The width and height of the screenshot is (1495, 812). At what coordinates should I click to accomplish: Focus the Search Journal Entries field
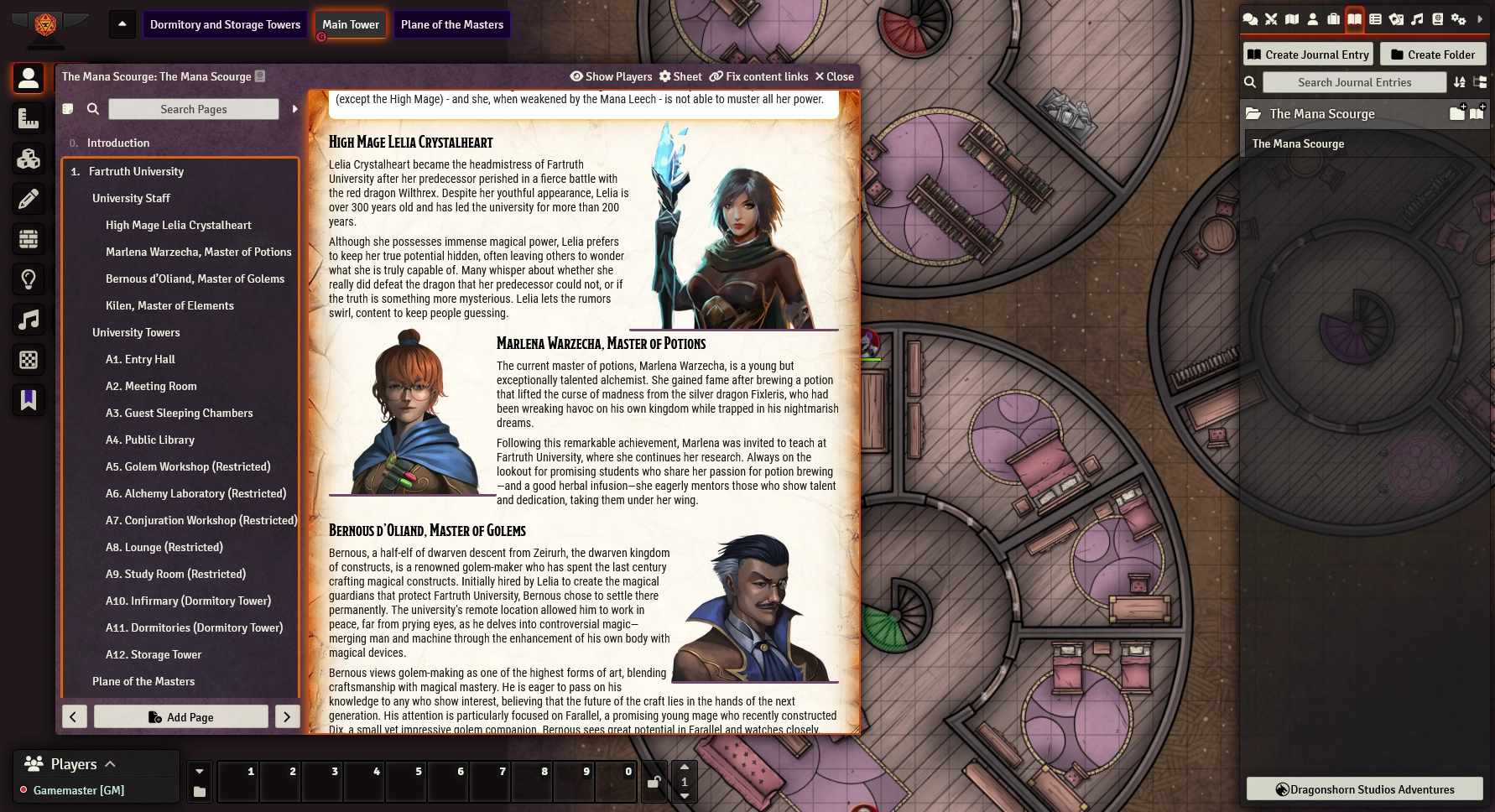(1354, 82)
